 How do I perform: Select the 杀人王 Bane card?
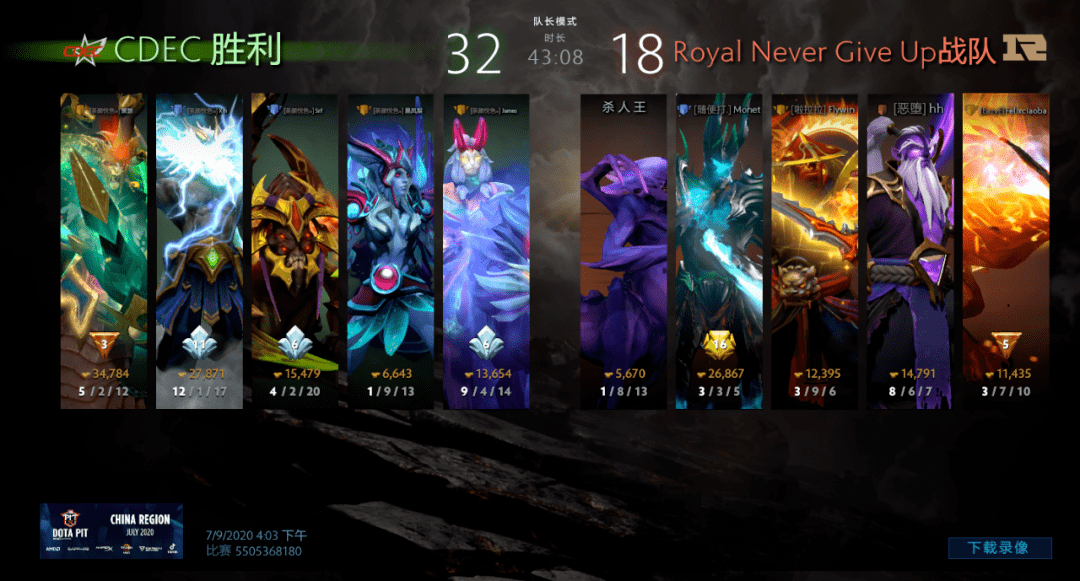[623, 250]
